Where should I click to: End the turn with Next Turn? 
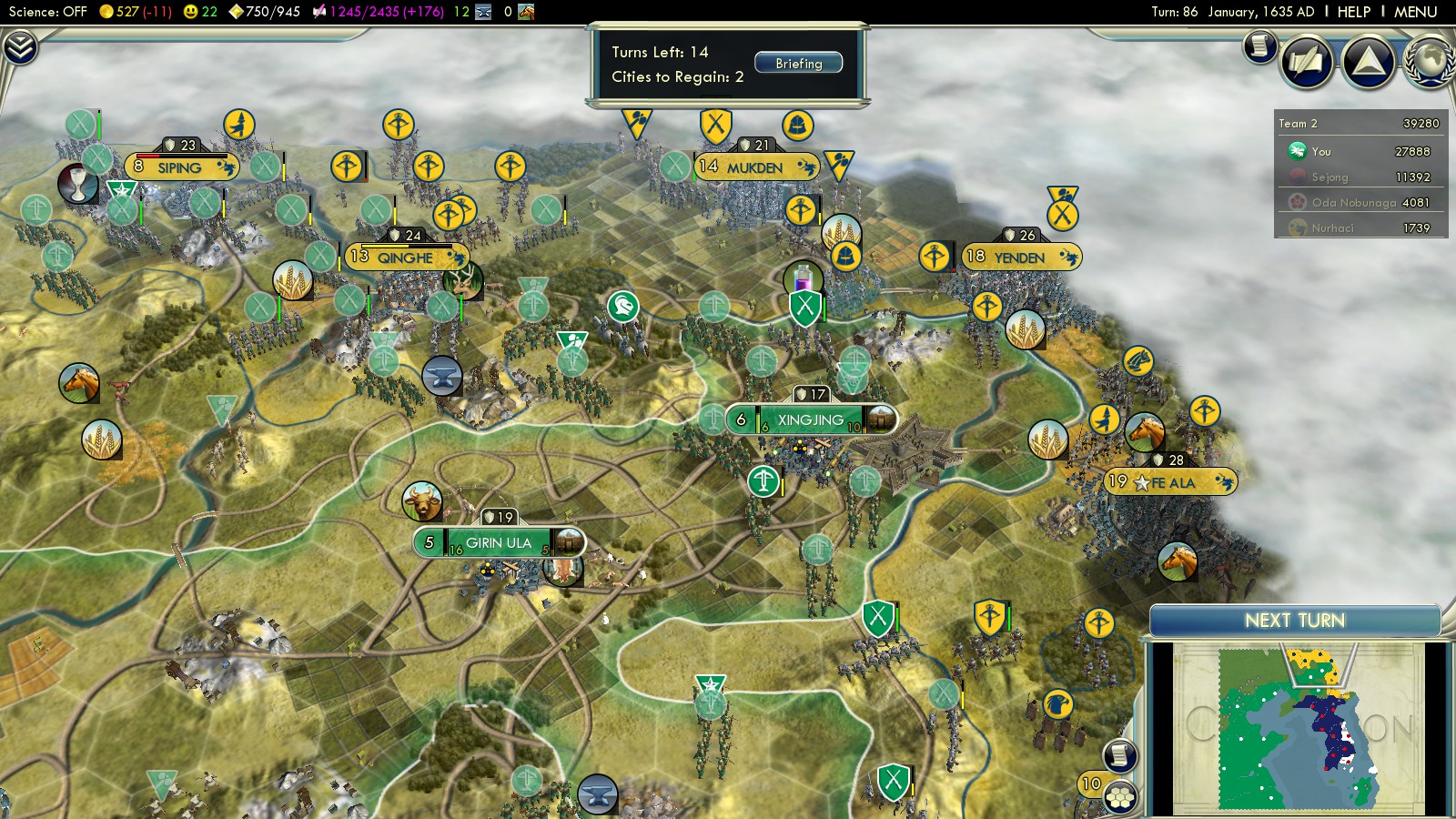1294,621
